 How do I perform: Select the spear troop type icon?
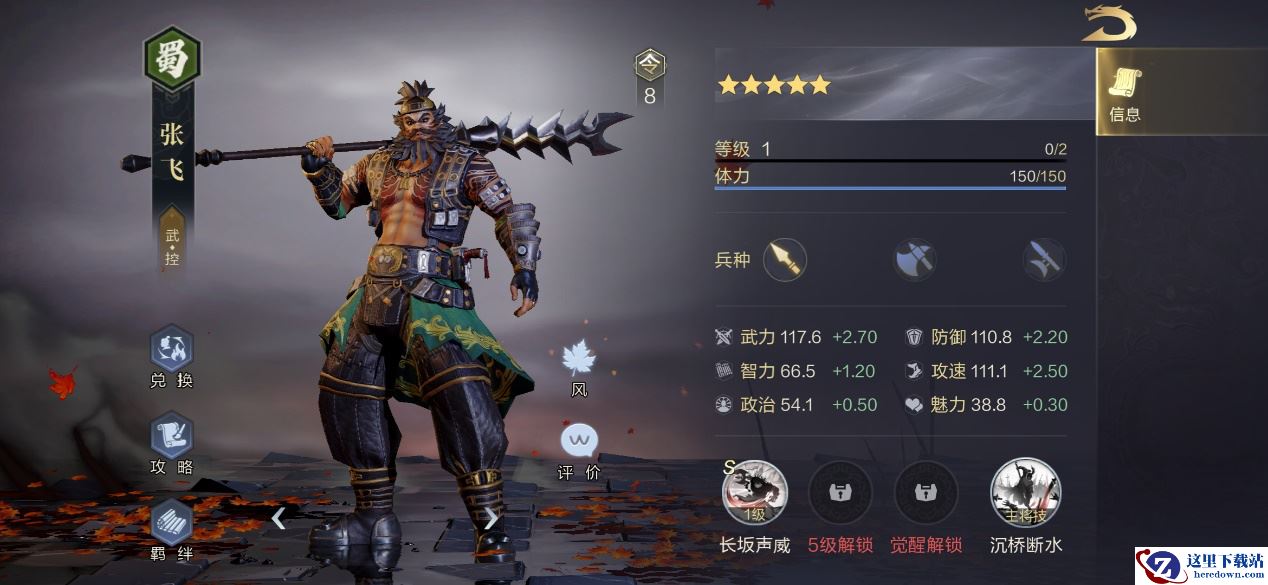tap(785, 260)
